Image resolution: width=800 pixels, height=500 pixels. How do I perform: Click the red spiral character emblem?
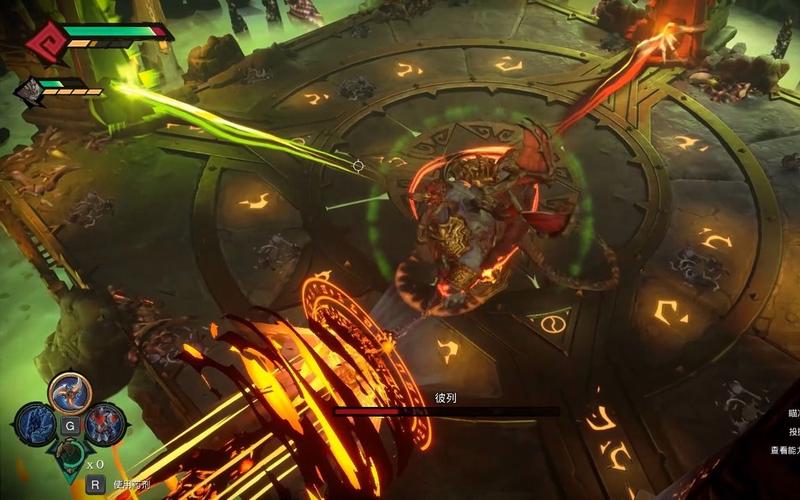tap(45, 39)
